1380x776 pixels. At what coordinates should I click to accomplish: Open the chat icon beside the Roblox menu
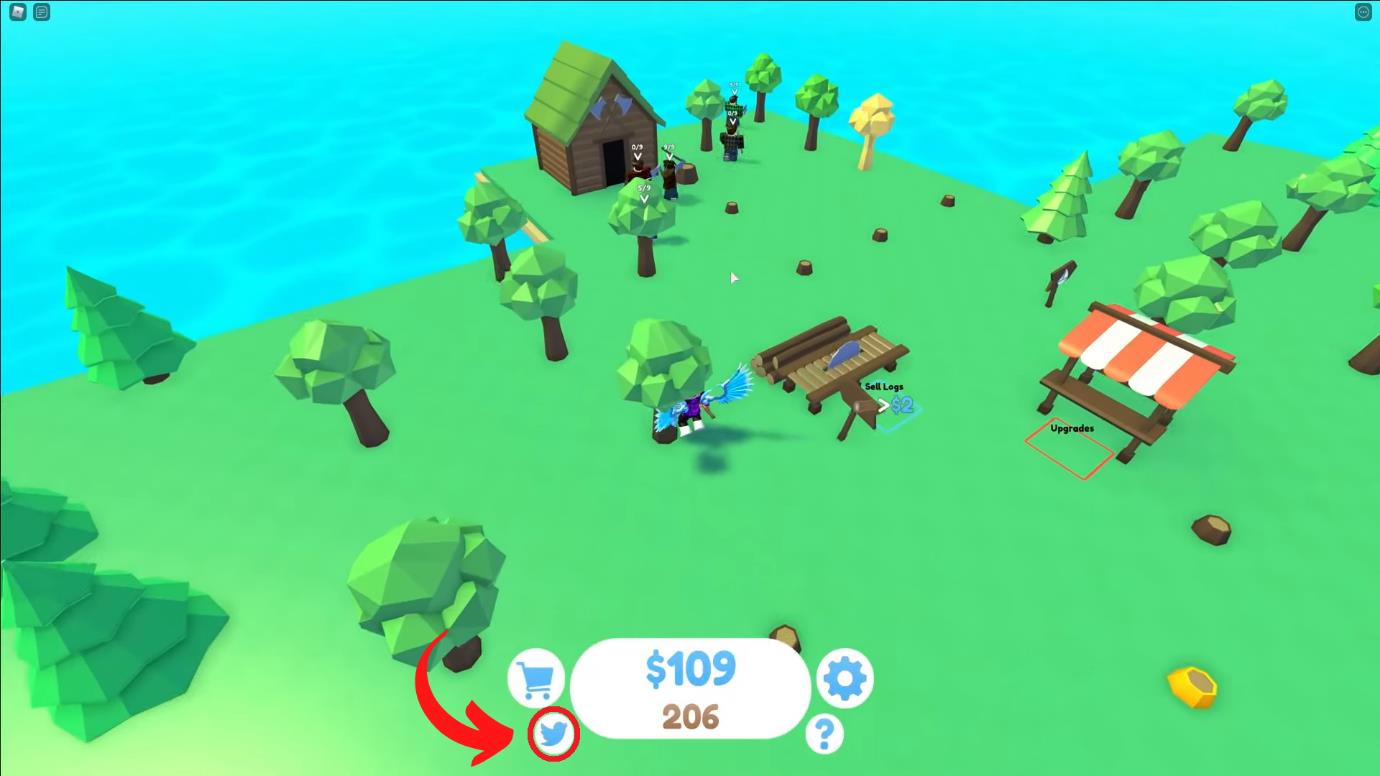click(41, 11)
